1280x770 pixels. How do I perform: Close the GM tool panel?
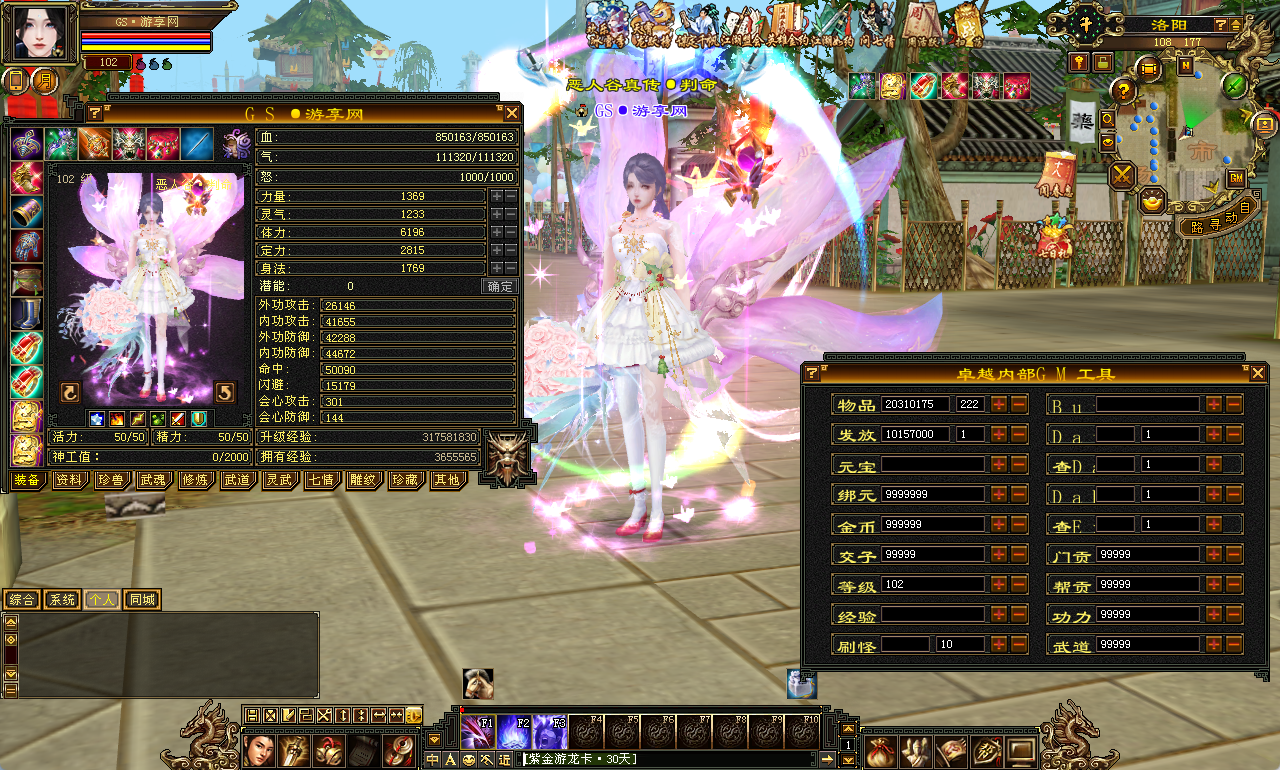pyautogui.click(x=1258, y=374)
